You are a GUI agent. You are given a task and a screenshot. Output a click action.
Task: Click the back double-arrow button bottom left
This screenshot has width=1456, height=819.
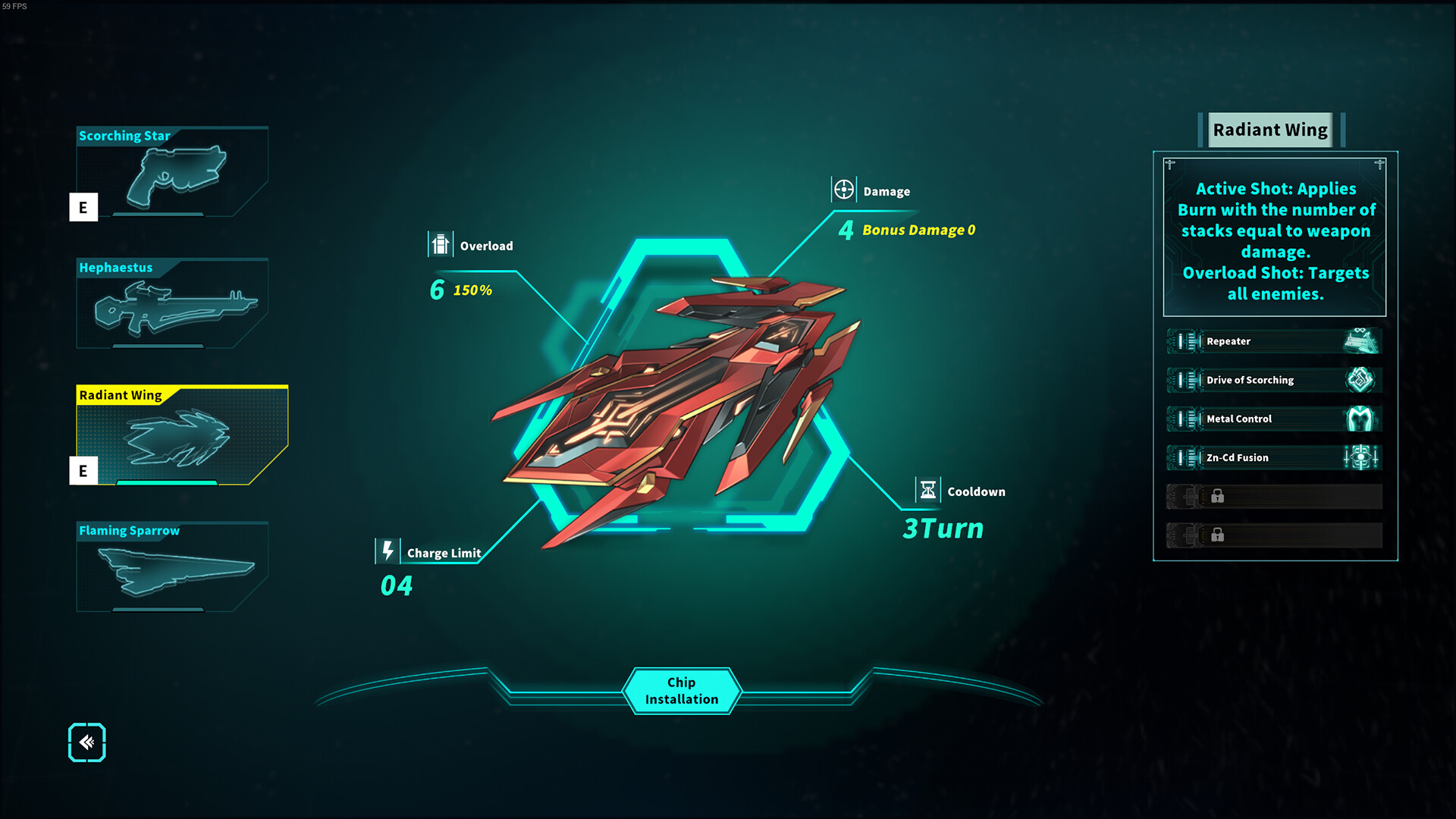(x=86, y=742)
